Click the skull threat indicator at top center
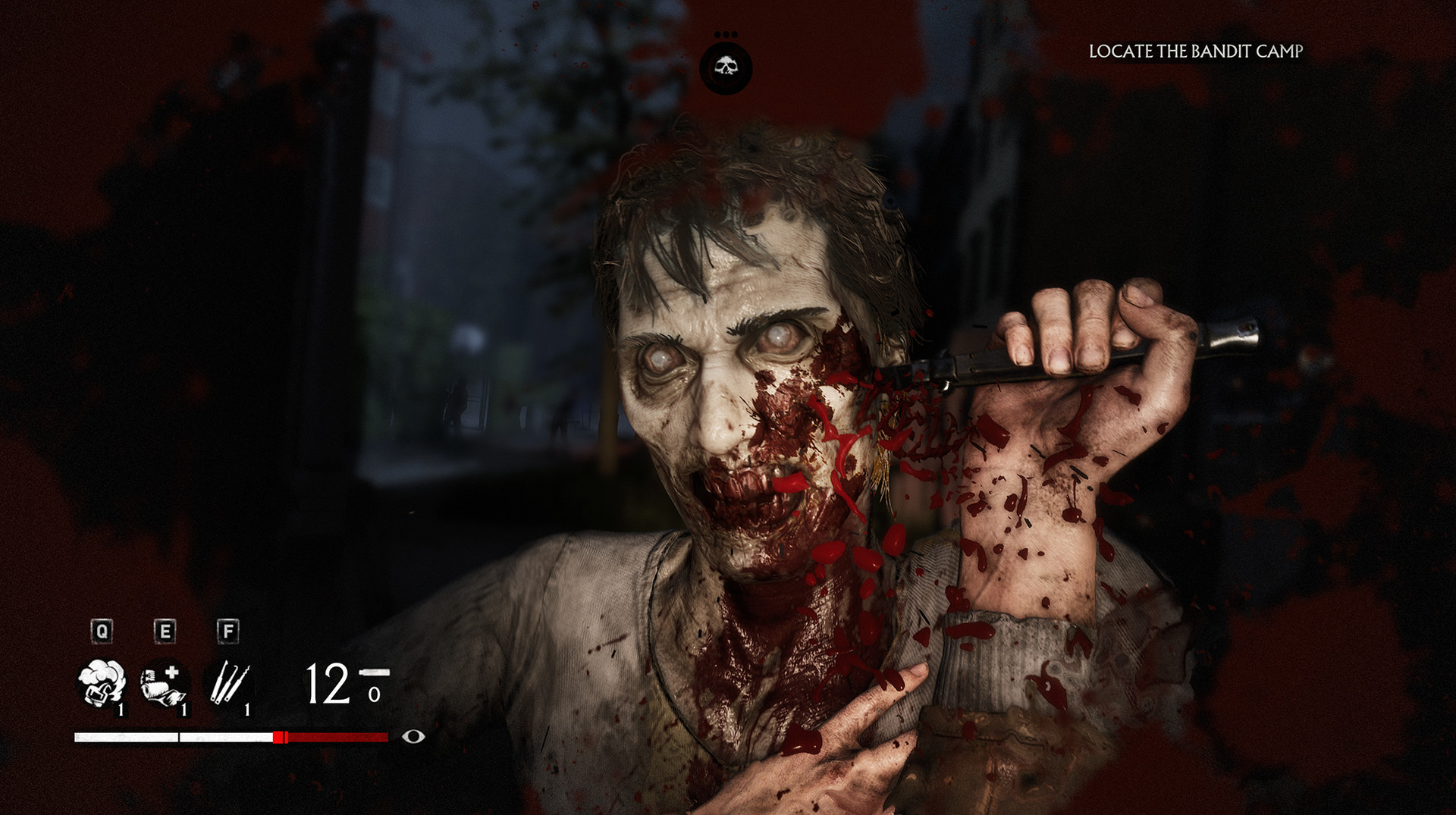The height and width of the screenshot is (815, 1456). [727, 66]
